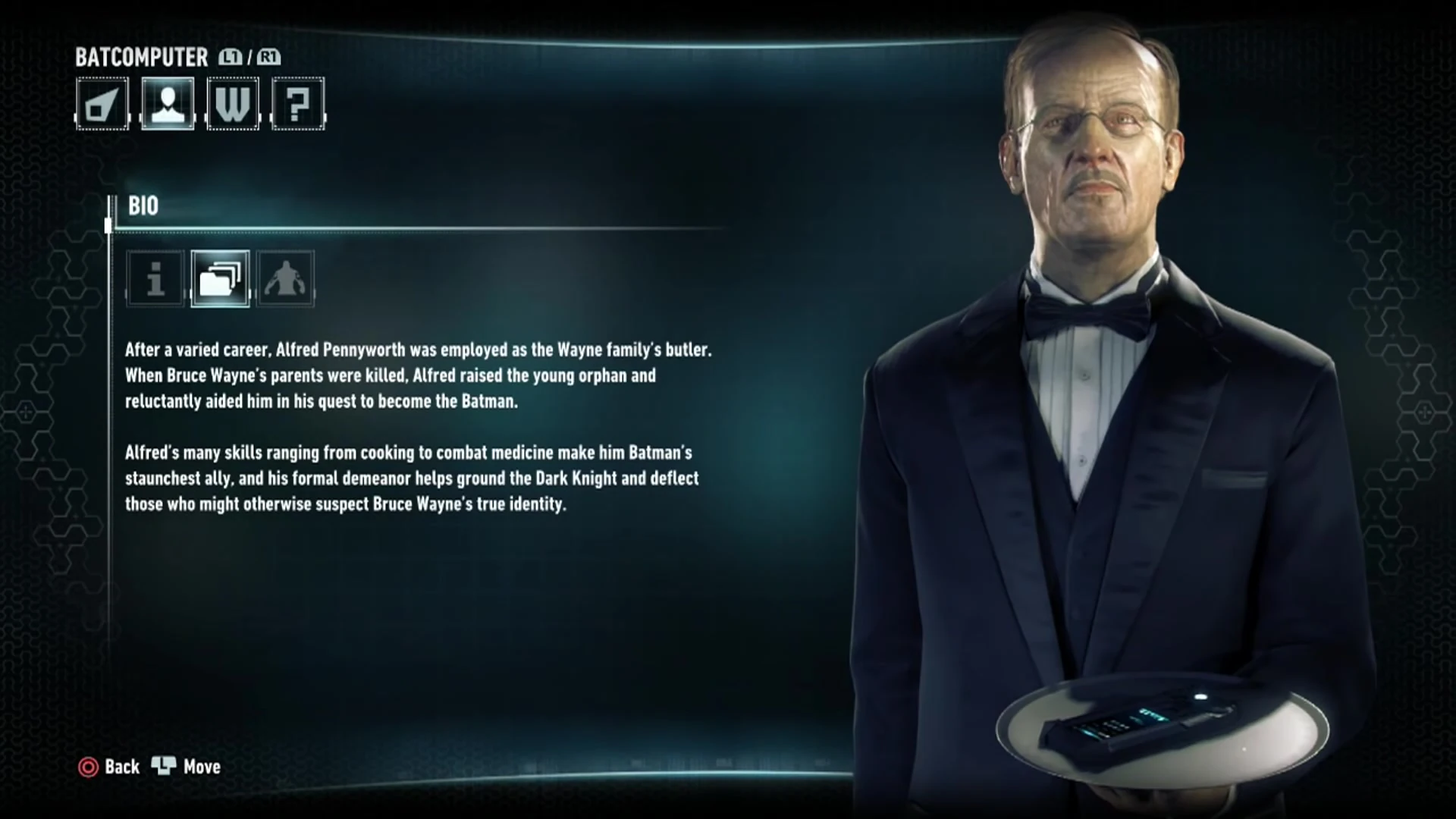Click the L1 shoulder button prompt
Screen dimensions: 1456x819
click(x=230, y=57)
